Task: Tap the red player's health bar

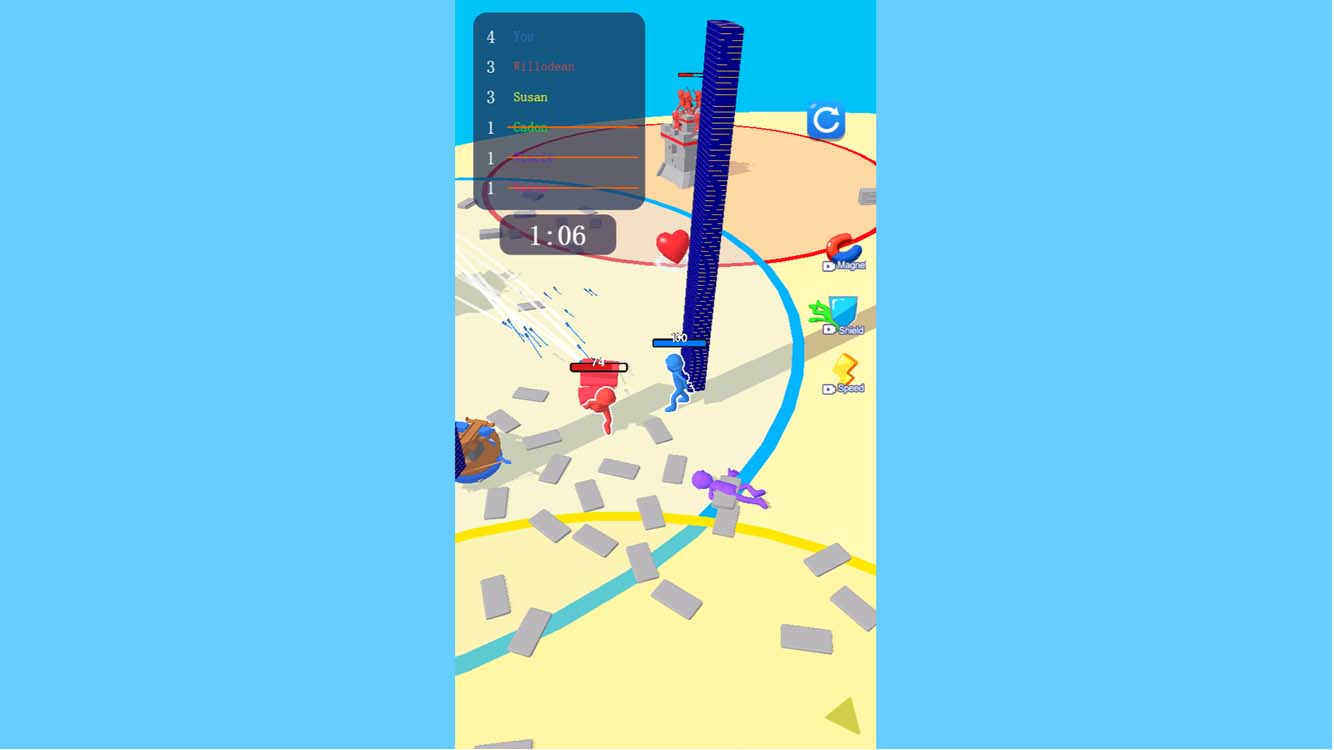Action: (x=598, y=367)
